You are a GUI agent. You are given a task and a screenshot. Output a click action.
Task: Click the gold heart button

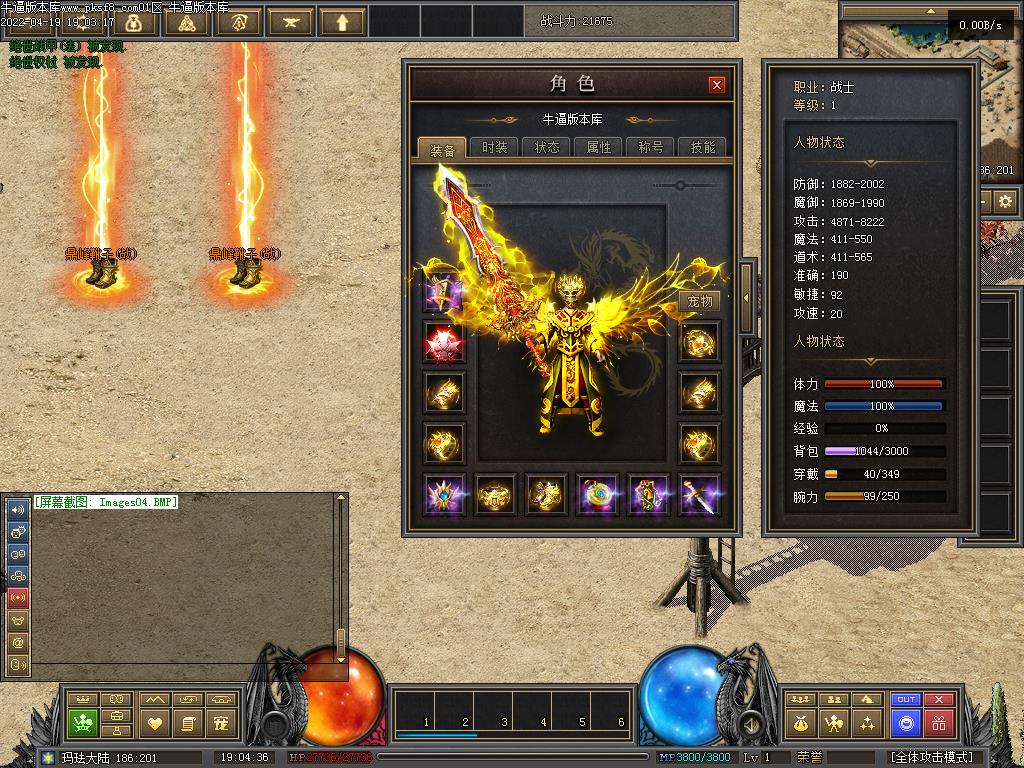pyautogui.click(x=154, y=722)
